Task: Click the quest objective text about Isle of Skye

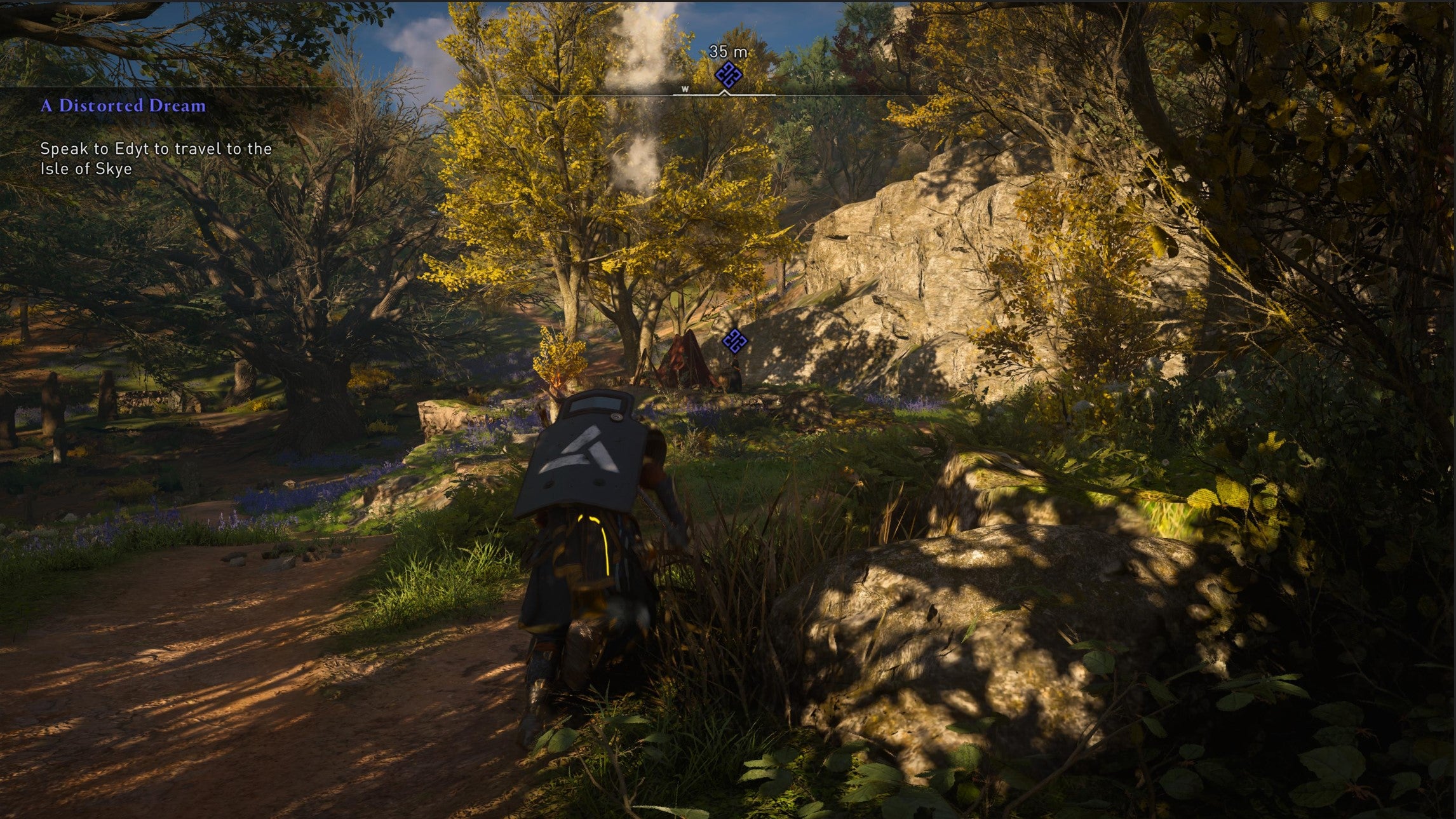Action: [156, 159]
